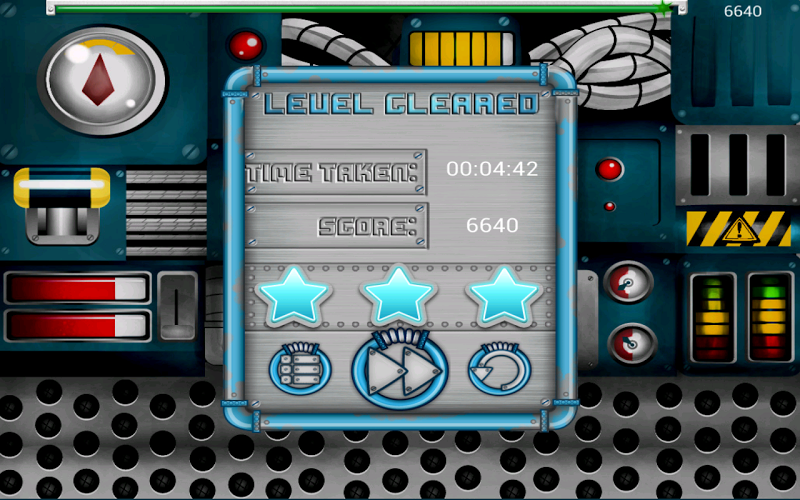This screenshot has height=500, width=800.
Task: Continue to the next level
Action: point(399,369)
